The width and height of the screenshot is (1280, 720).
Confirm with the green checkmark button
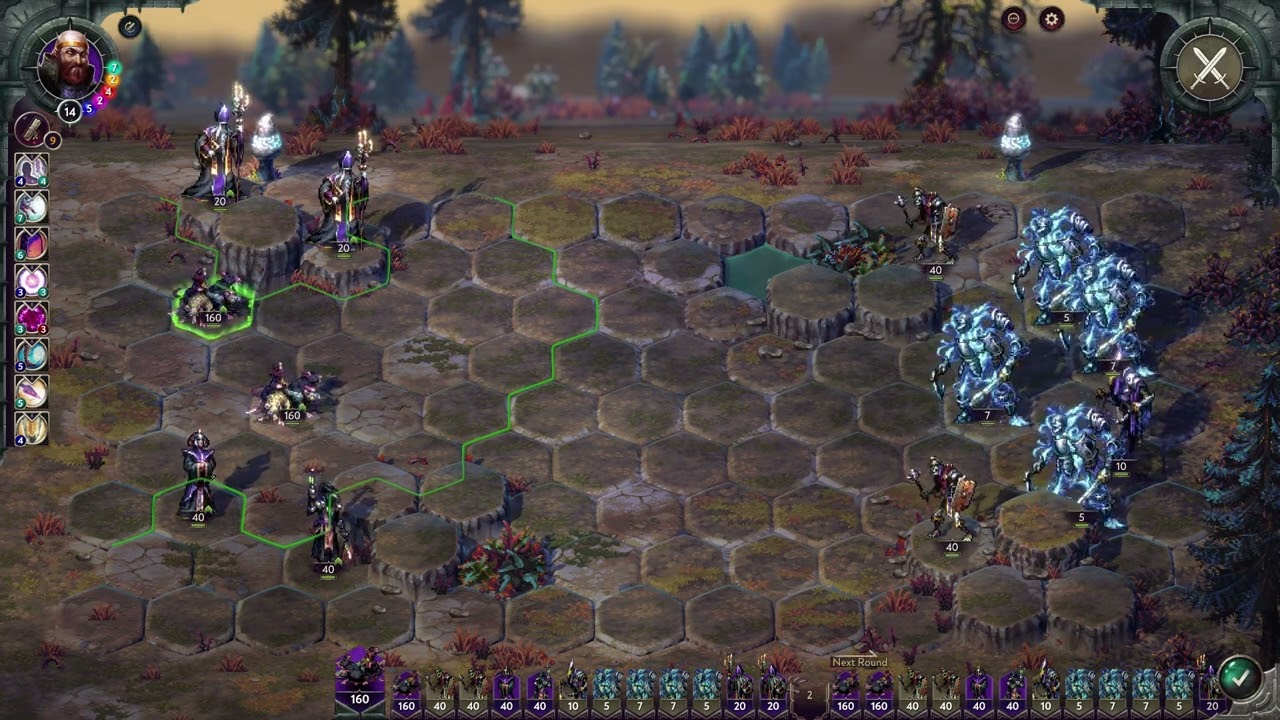click(x=1239, y=675)
